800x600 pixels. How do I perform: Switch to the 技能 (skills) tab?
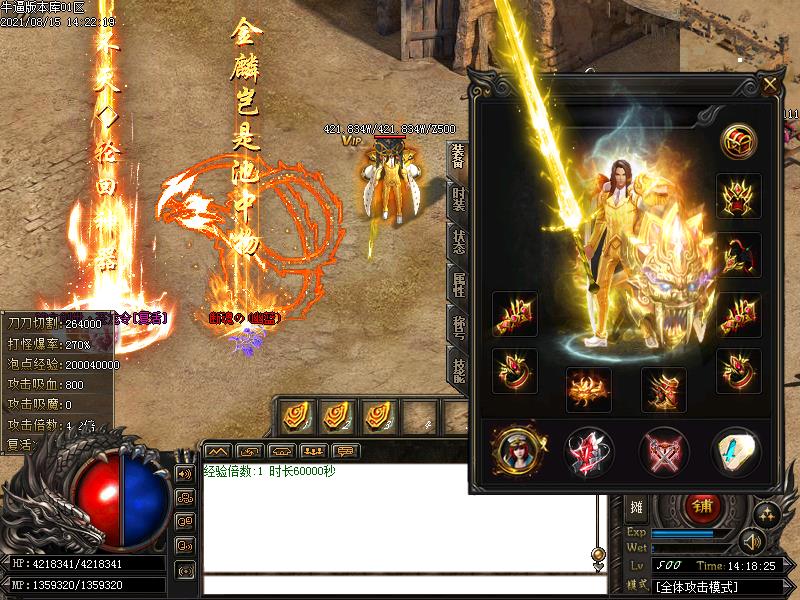pos(458,368)
